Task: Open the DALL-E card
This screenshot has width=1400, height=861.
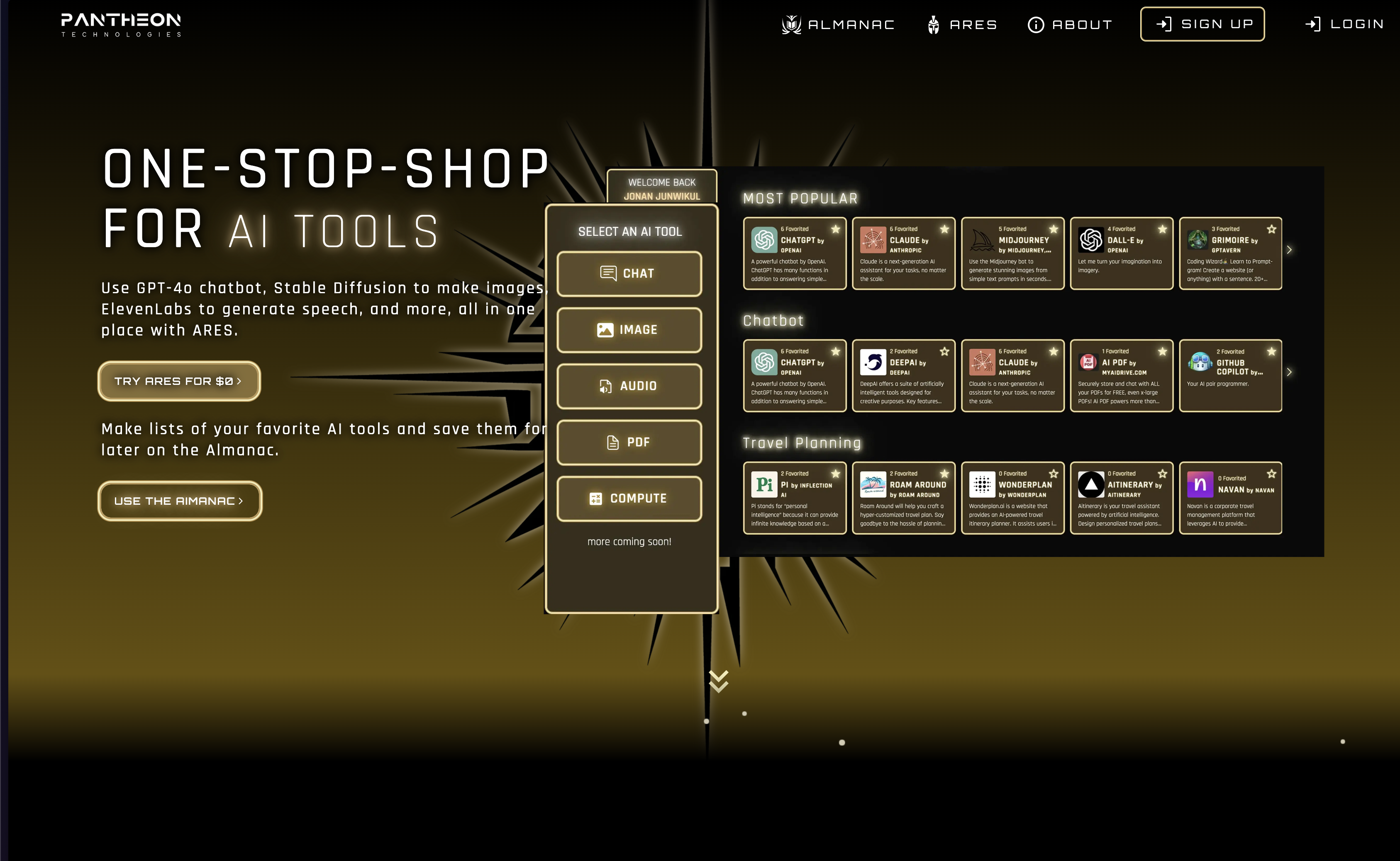Action: click(x=1121, y=253)
